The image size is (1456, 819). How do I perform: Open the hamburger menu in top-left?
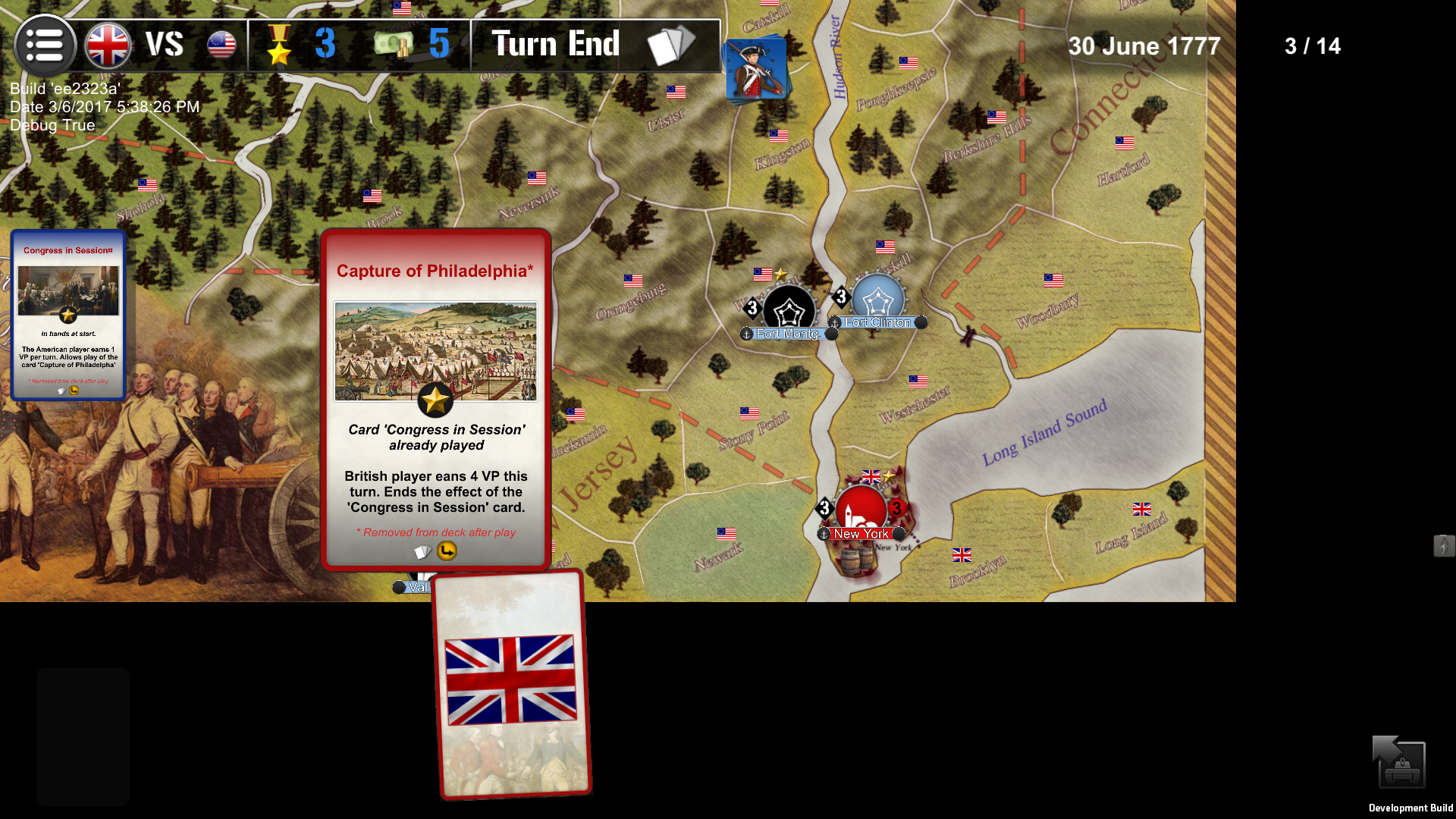coord(45,45)
